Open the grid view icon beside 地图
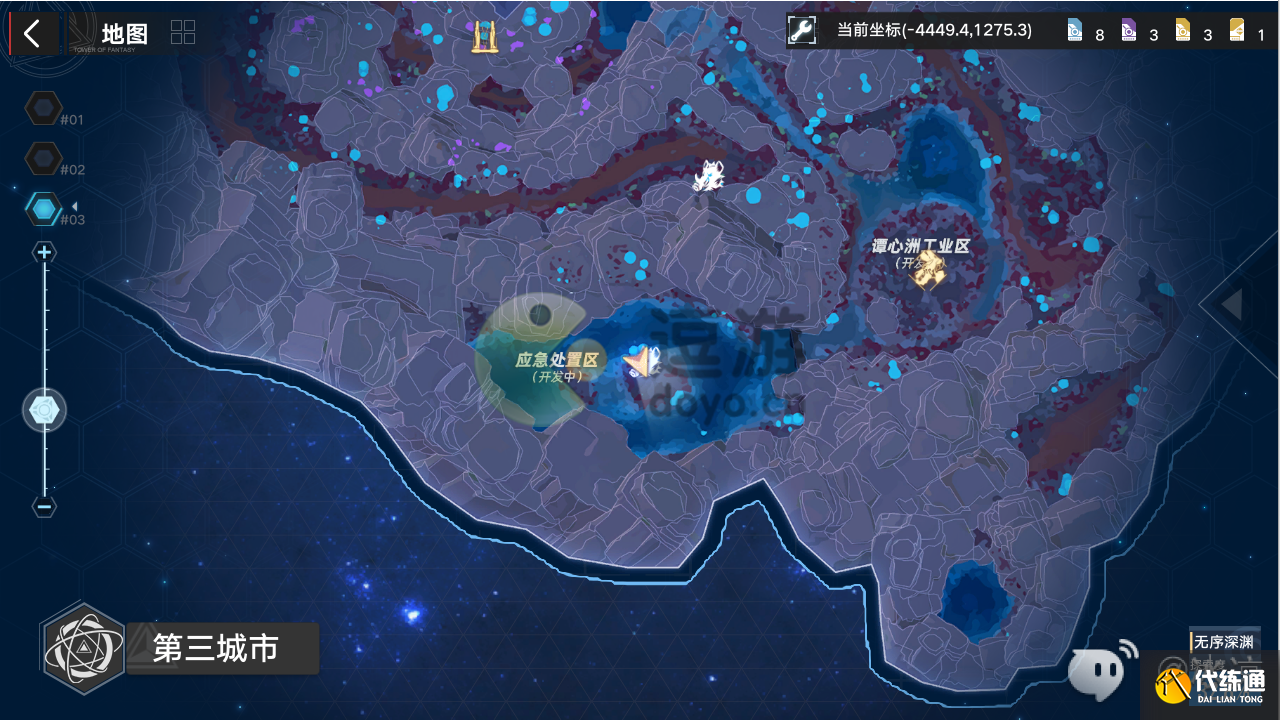 pos(183,32)
